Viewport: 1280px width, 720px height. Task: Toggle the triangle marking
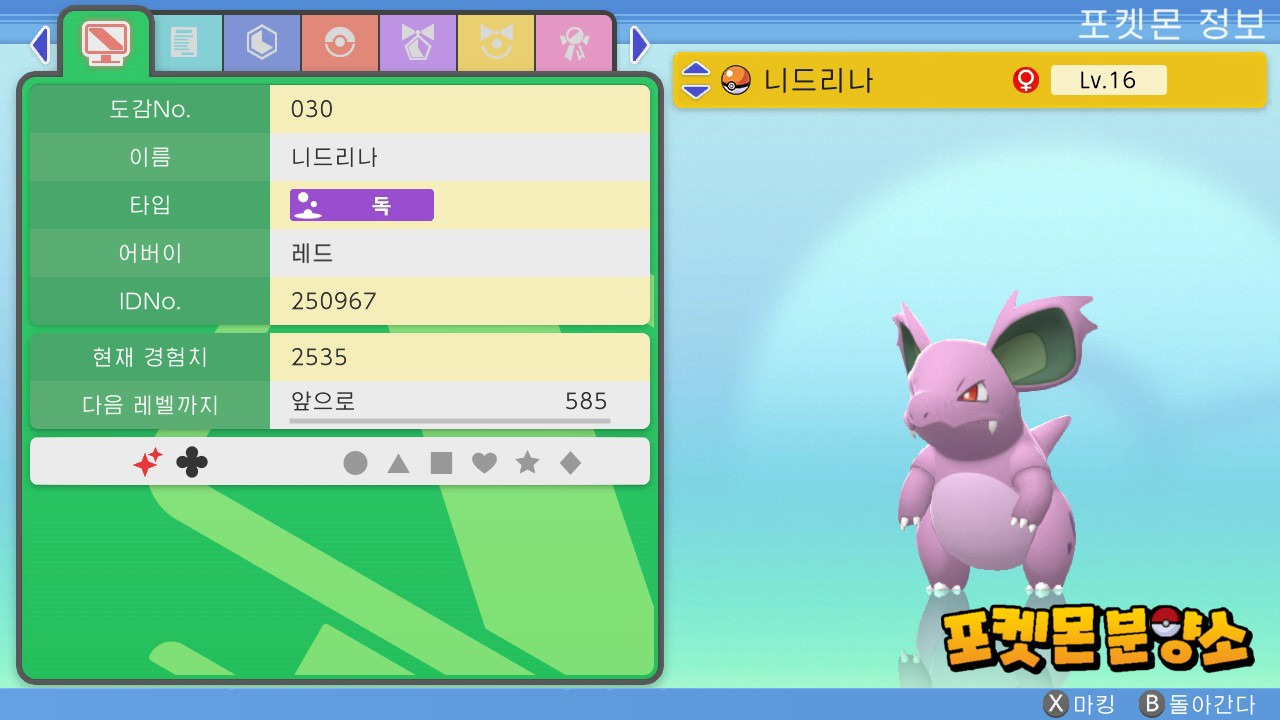point(398,463)
